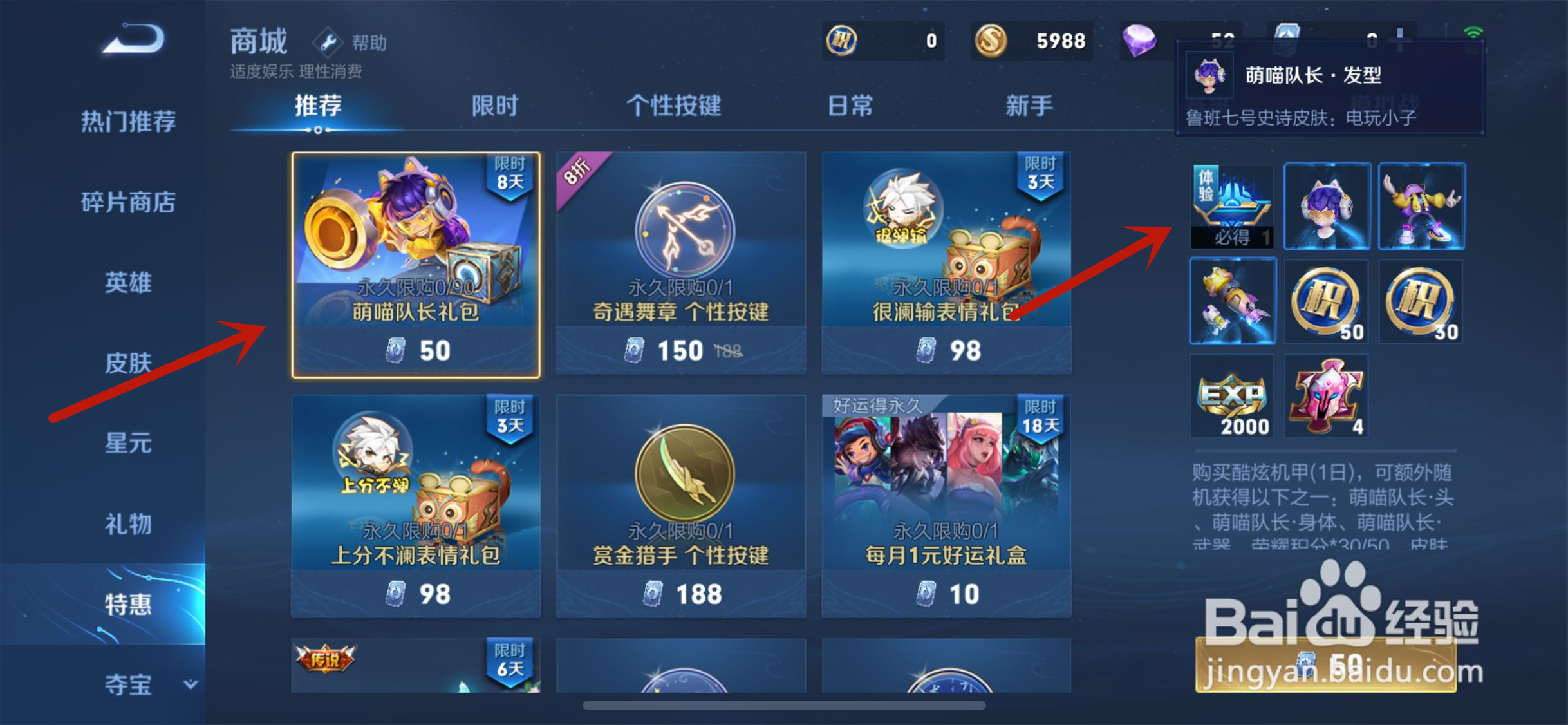
Task: Open the 帮助 wrench icon next to 商城
Action: point(328,42)
